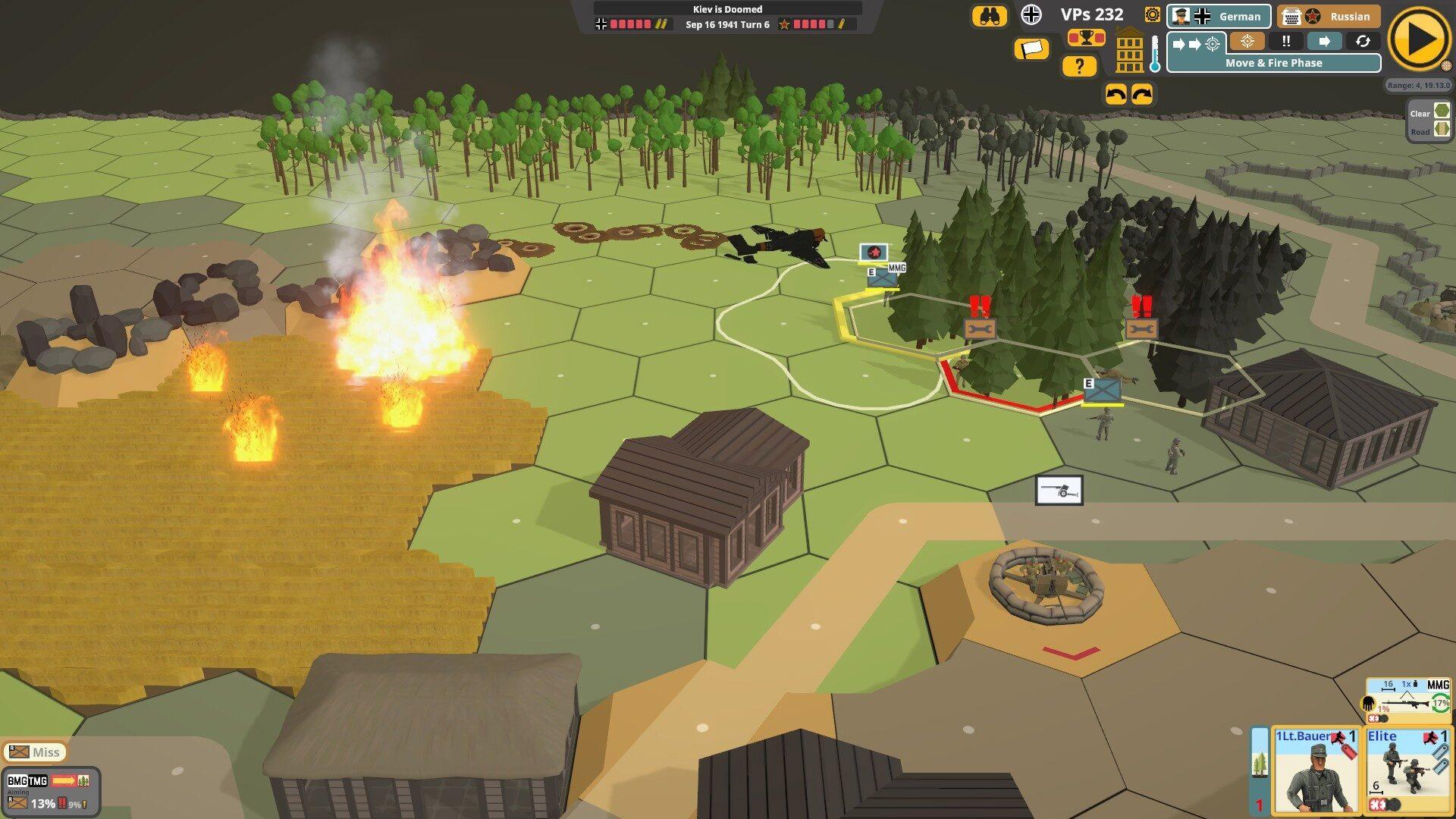1456x819 pixels.
Task: Rotate camera with the right curved arrow
Action: click(x=1142, y=95)
